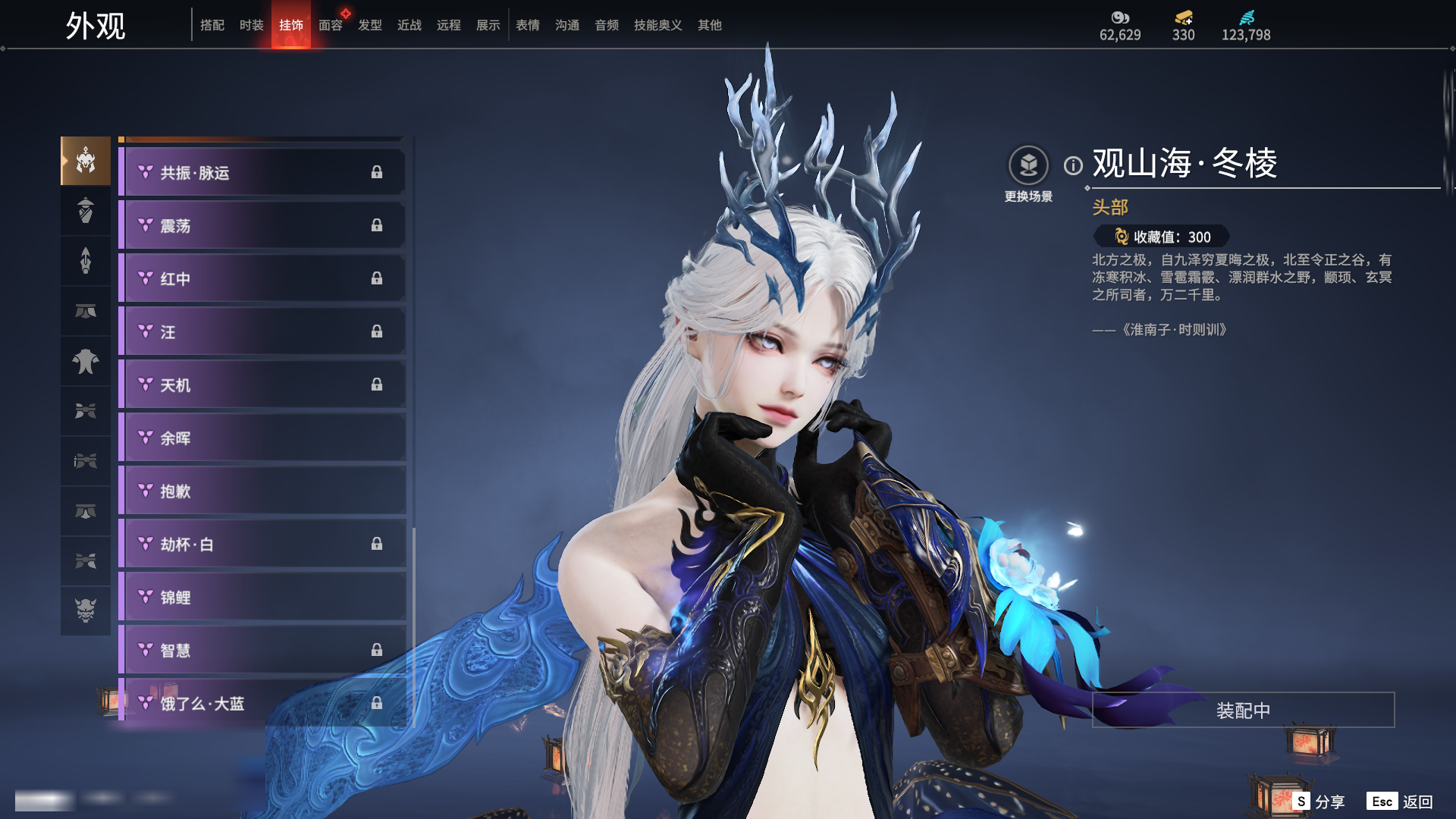
Task: Select the 面容 tab
Action: point(331,25)
